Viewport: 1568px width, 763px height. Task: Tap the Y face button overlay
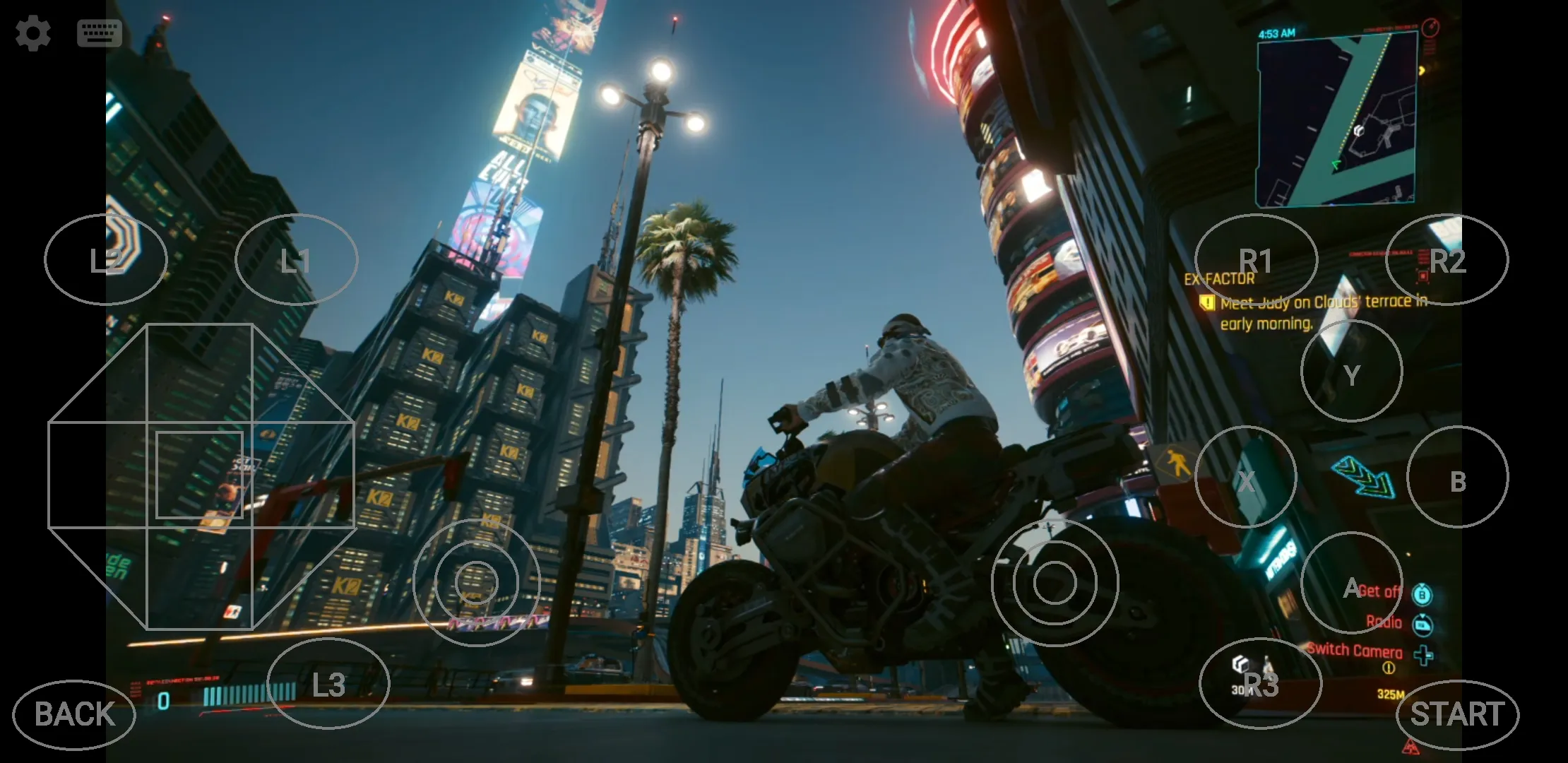click(1351, 372)
